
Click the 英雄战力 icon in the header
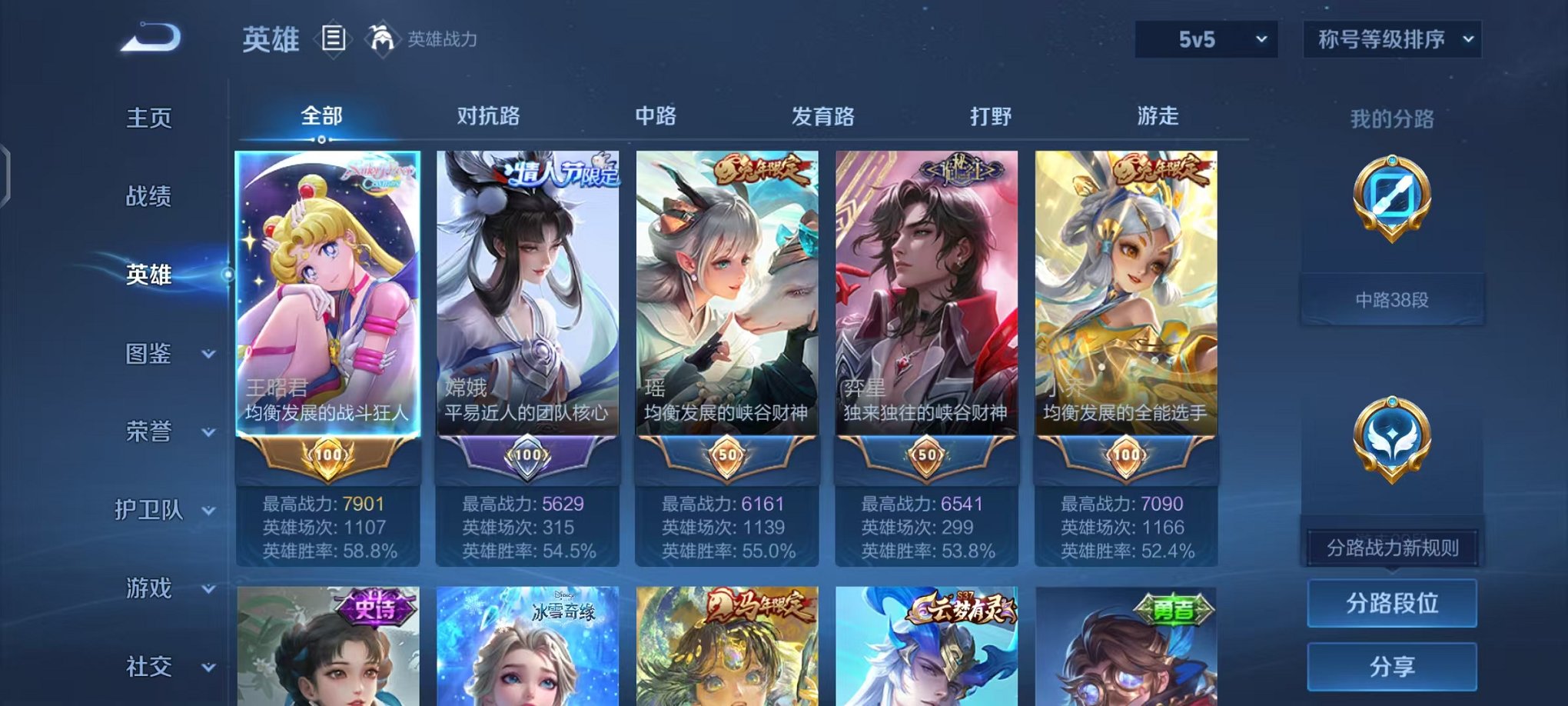[x=381, y=36]
